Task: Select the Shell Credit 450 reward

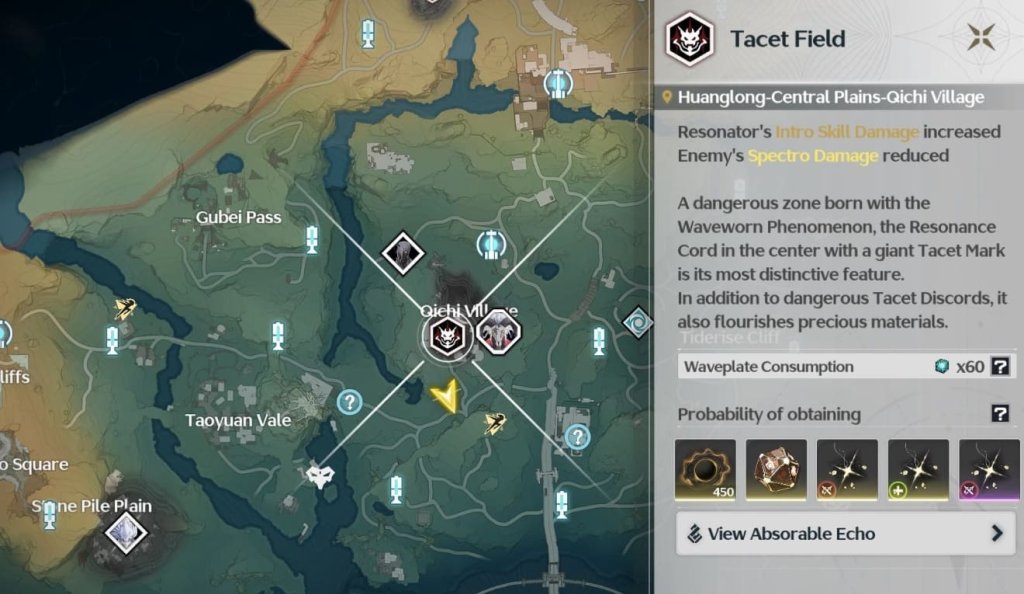Action: pyautogui.click(x=706, y=469)
